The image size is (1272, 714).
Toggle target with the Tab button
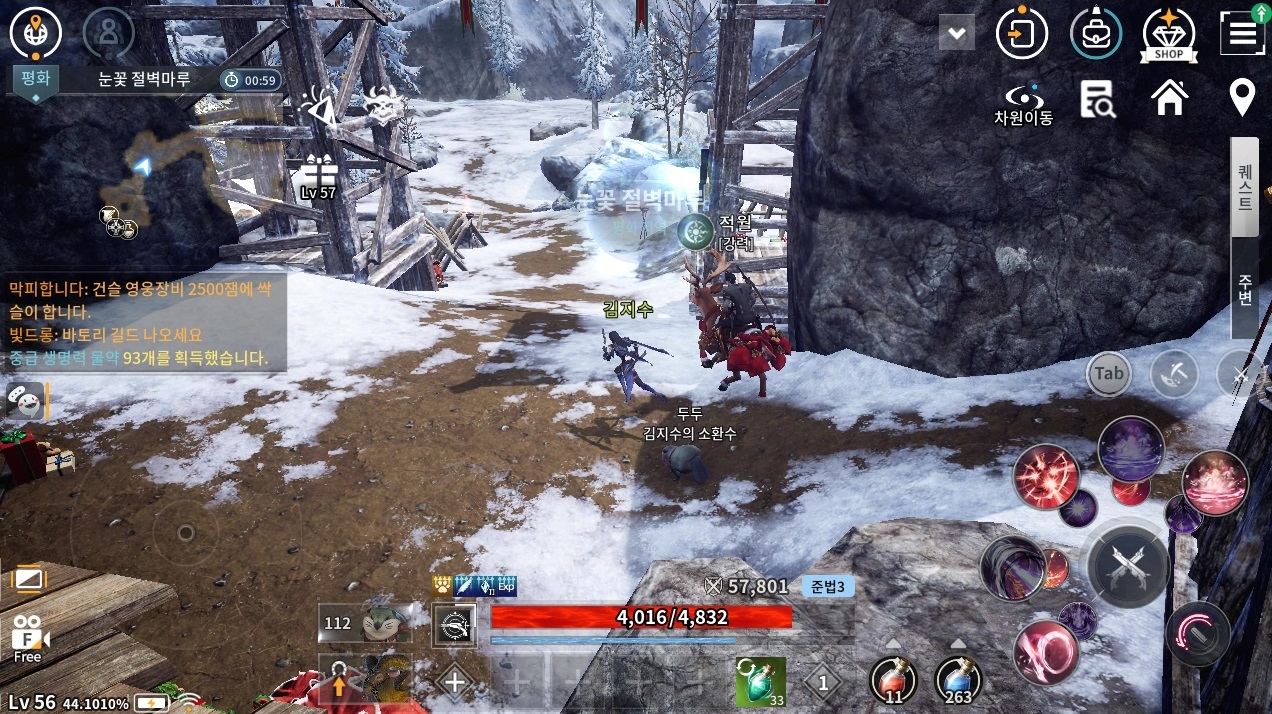pos(1108,374)
